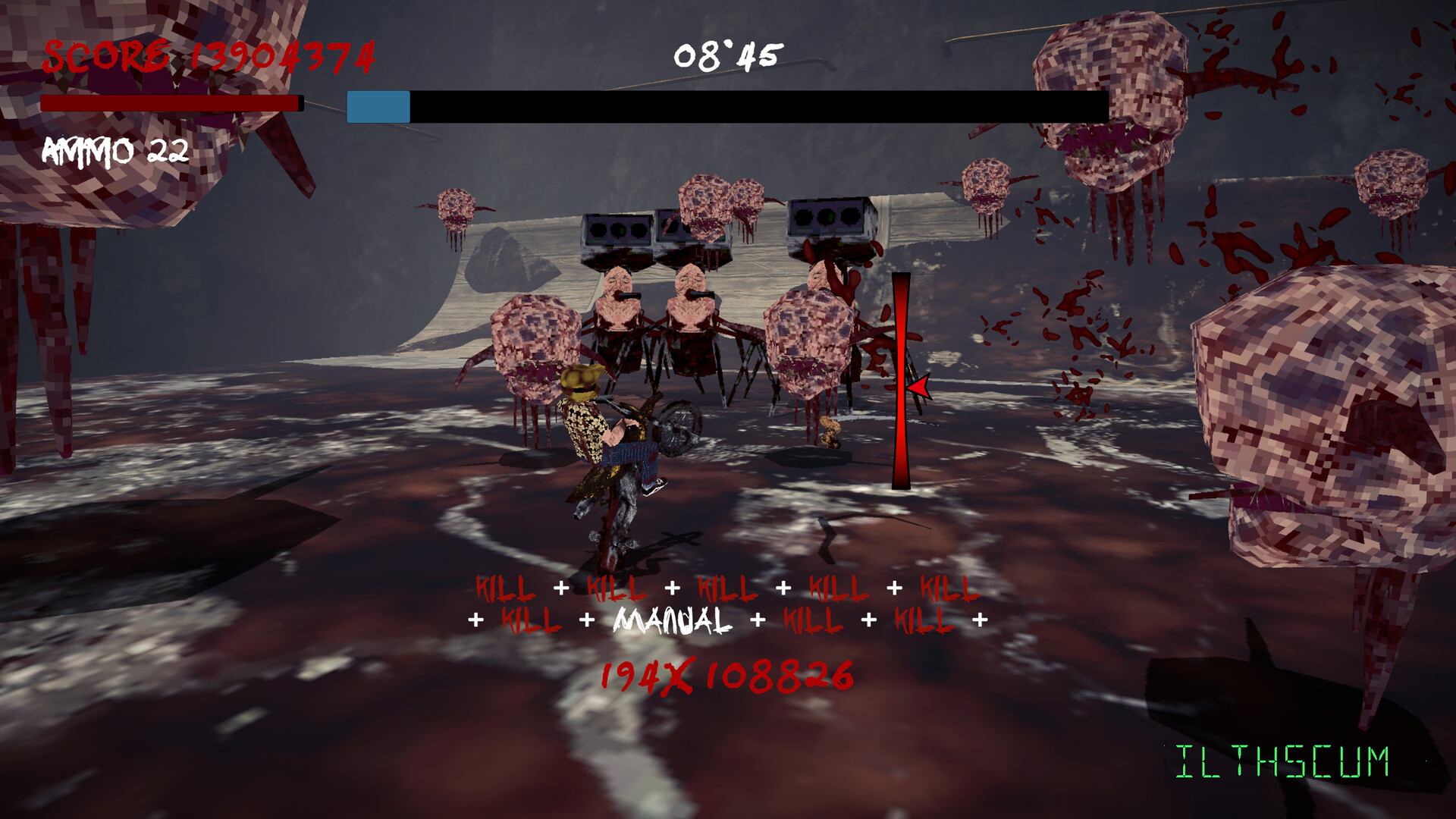Image resolution: width=1456 pixels, height=819 pixels.
Task: Click the blue segment of the boss meter
Action: [x=378, y=107]
